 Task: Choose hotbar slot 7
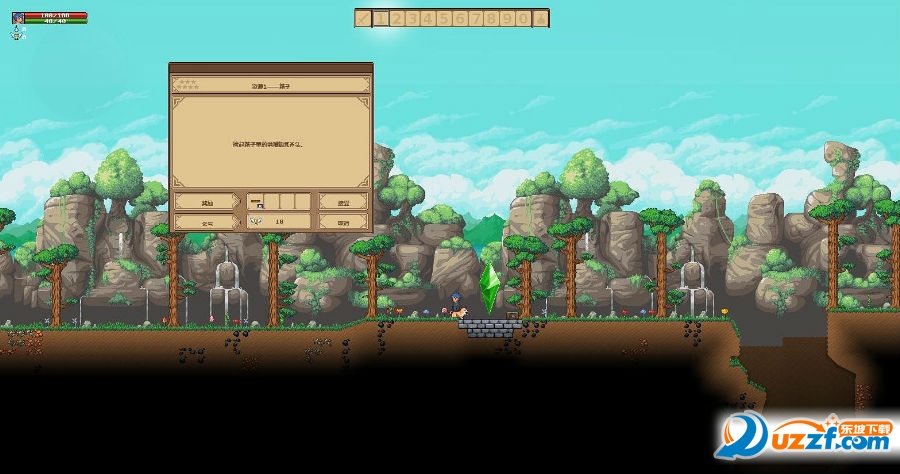coord(476,17)
